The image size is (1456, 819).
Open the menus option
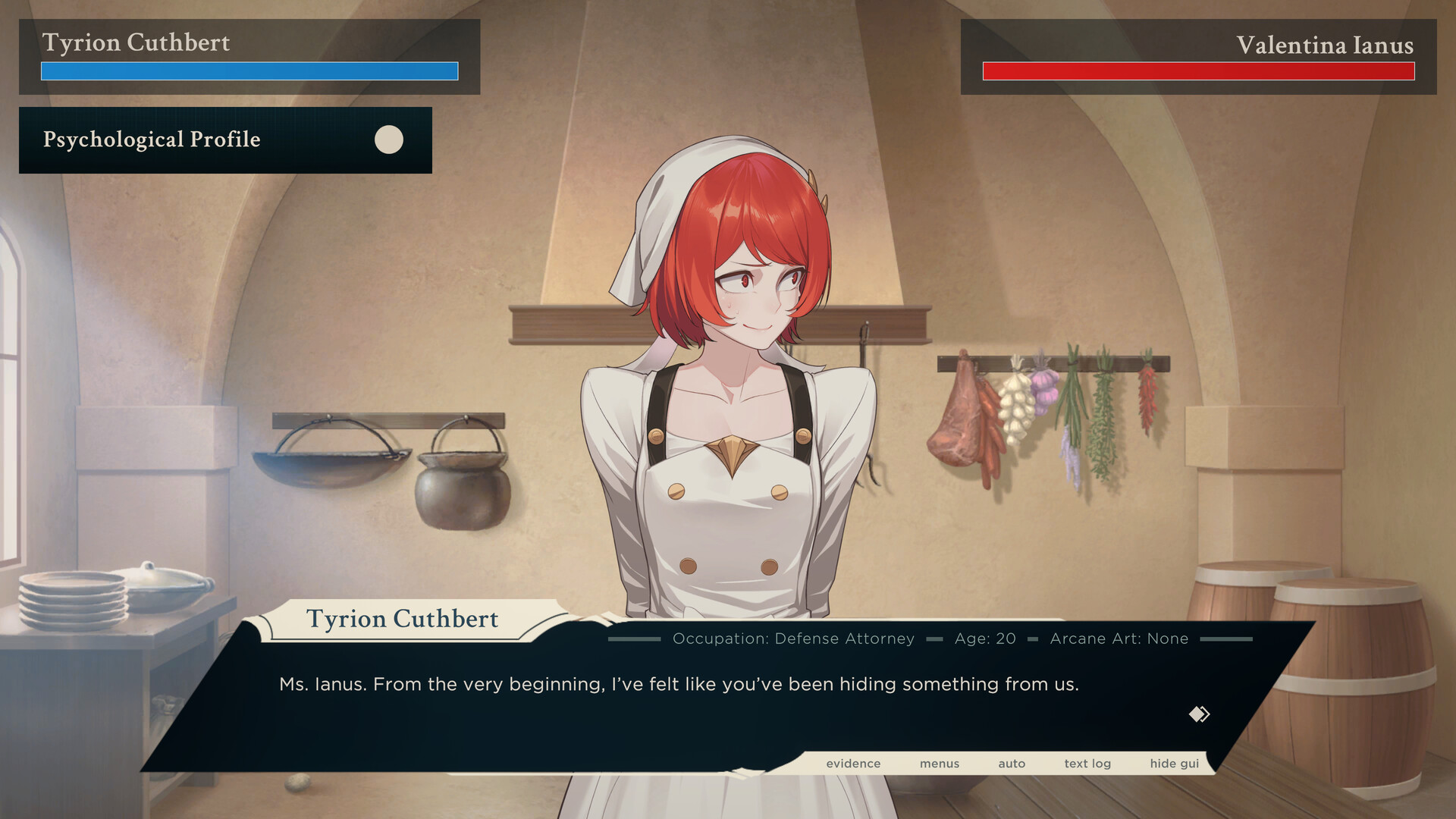click(x=940, y=764)
